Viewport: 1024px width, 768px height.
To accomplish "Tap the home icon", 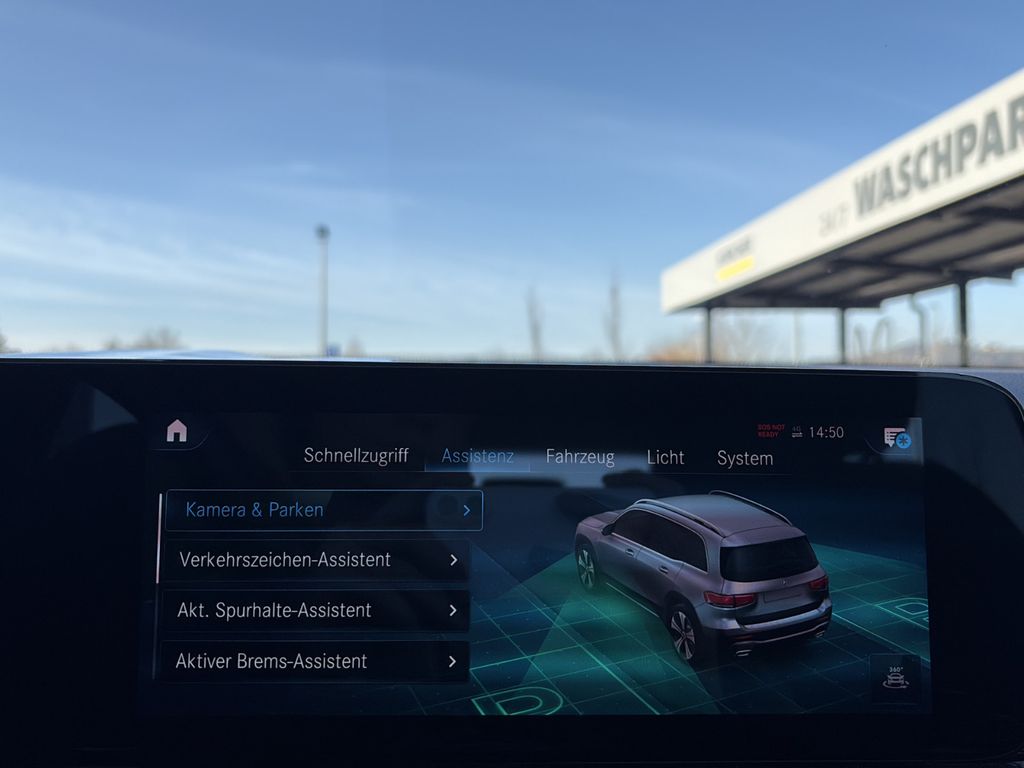I will pos(177,431).
